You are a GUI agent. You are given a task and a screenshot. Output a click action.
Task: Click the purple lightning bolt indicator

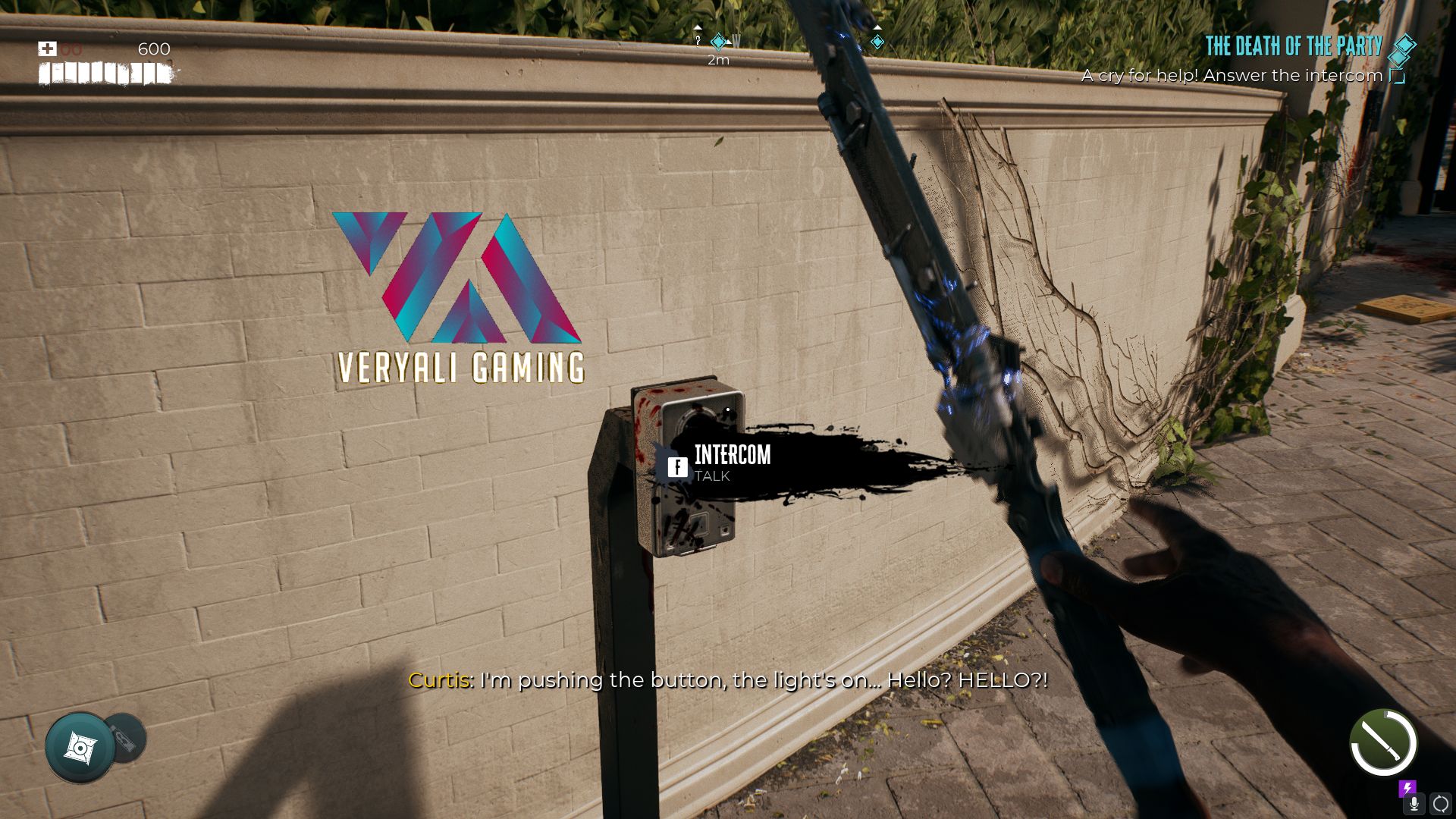click(1407, 788)
